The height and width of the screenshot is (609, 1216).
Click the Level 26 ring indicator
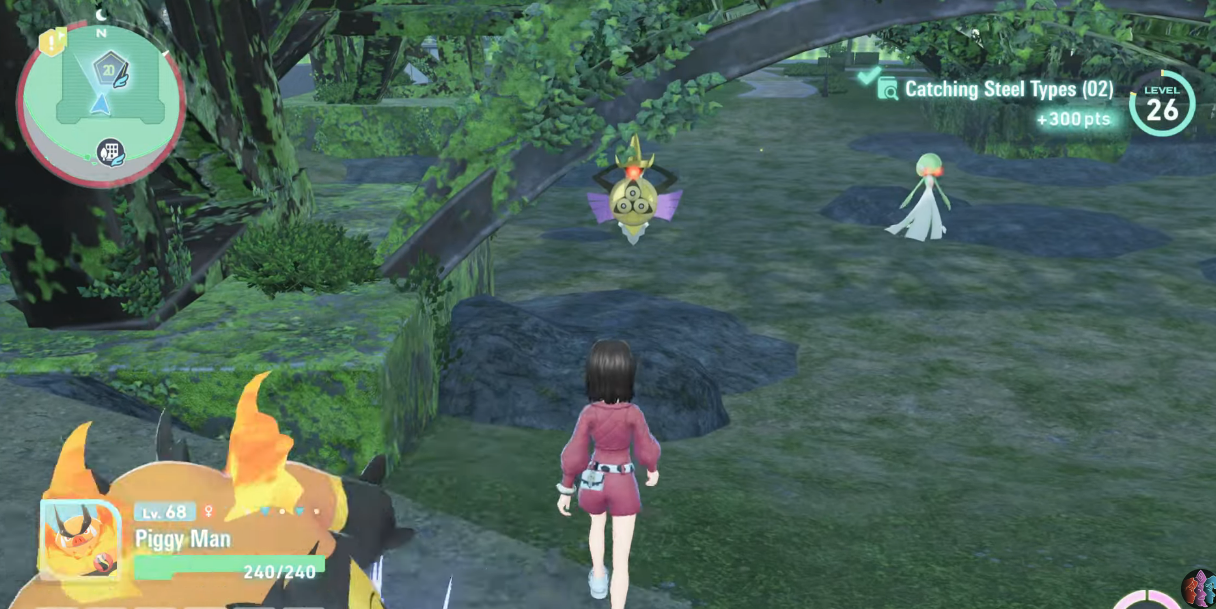click(x=1162, y=103)
